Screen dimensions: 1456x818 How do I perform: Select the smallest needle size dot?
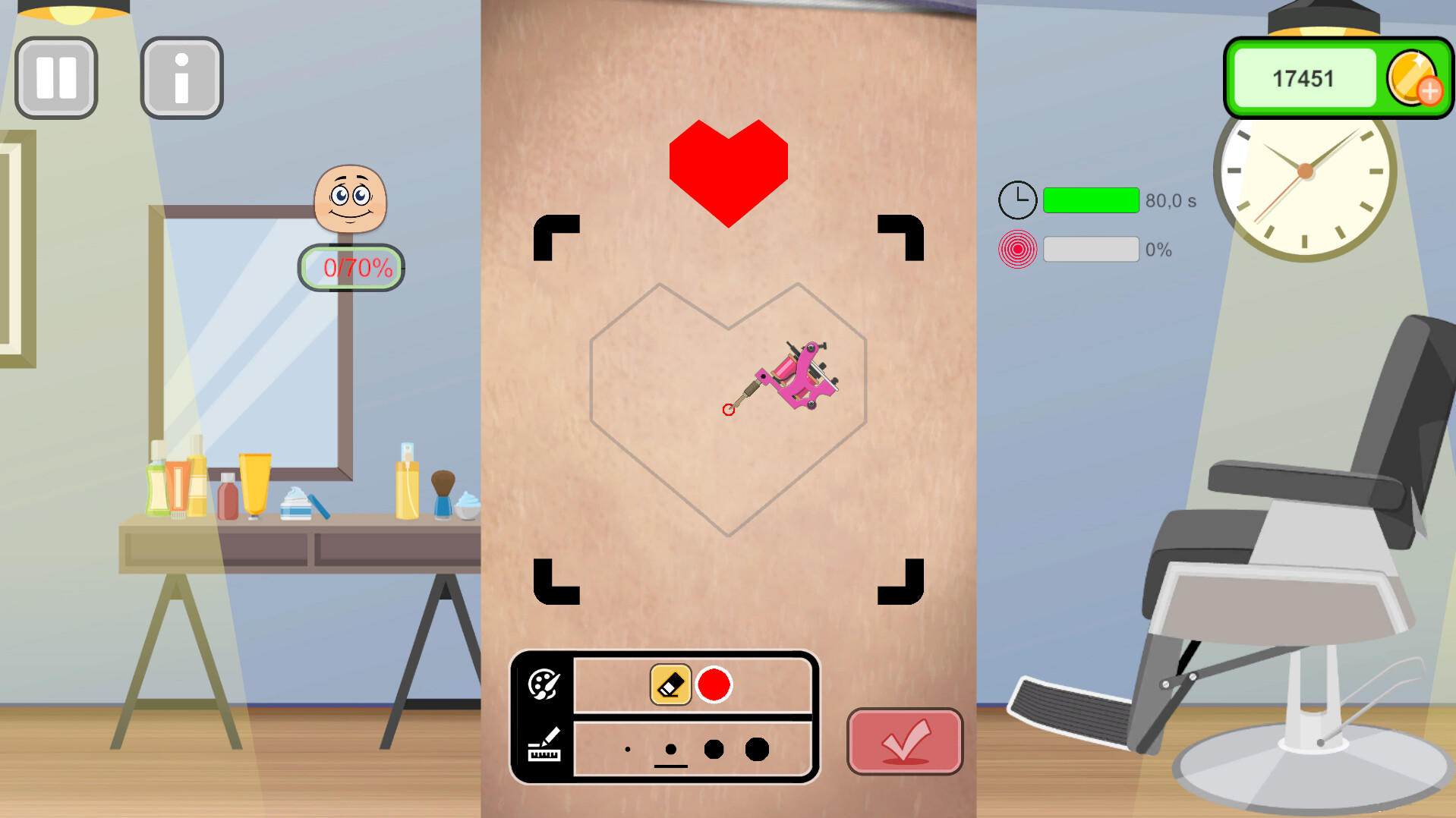coord(627,749)
